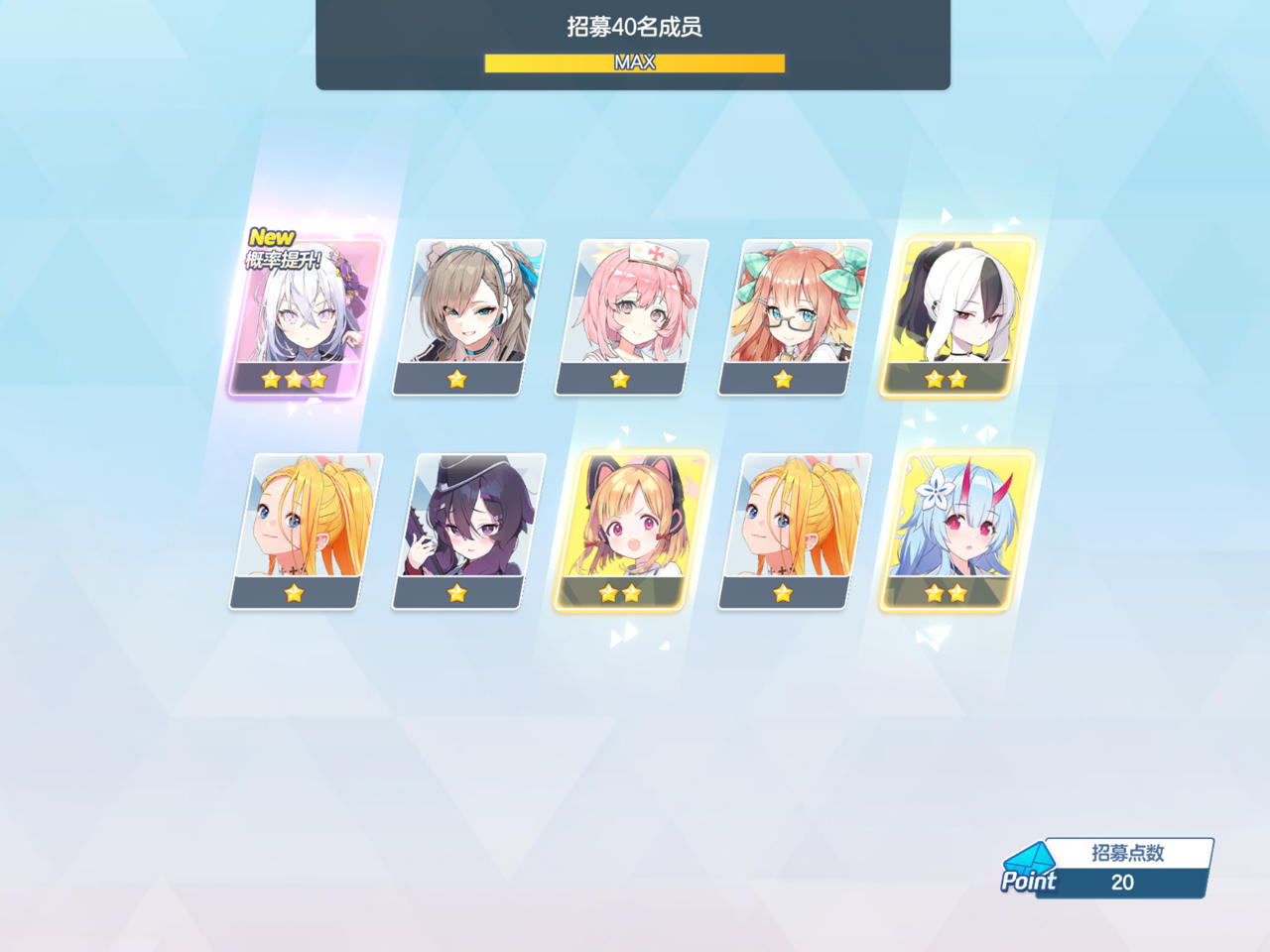Click the star under the black-haired hat character
The height and width of the screenshot is (952, 1270).
point(457,591)
